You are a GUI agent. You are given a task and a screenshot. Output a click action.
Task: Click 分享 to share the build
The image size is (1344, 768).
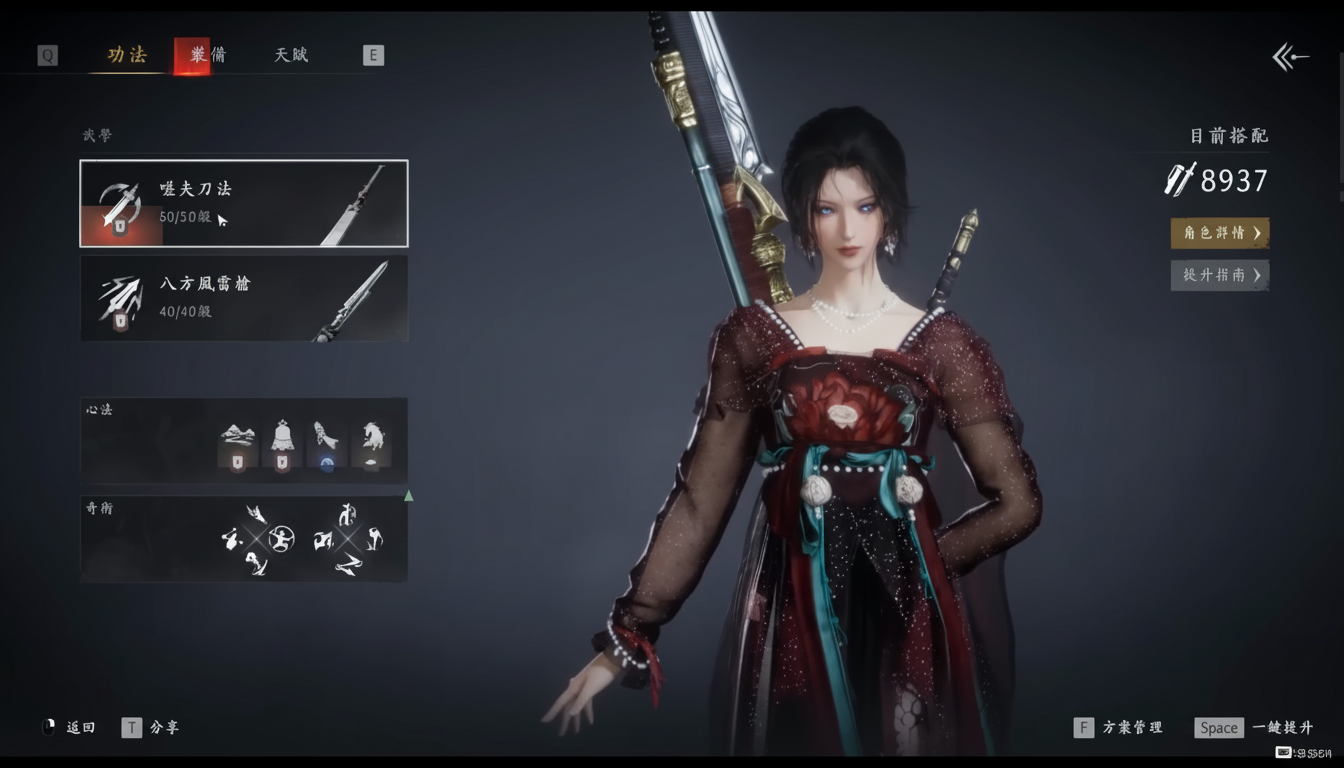165,727
